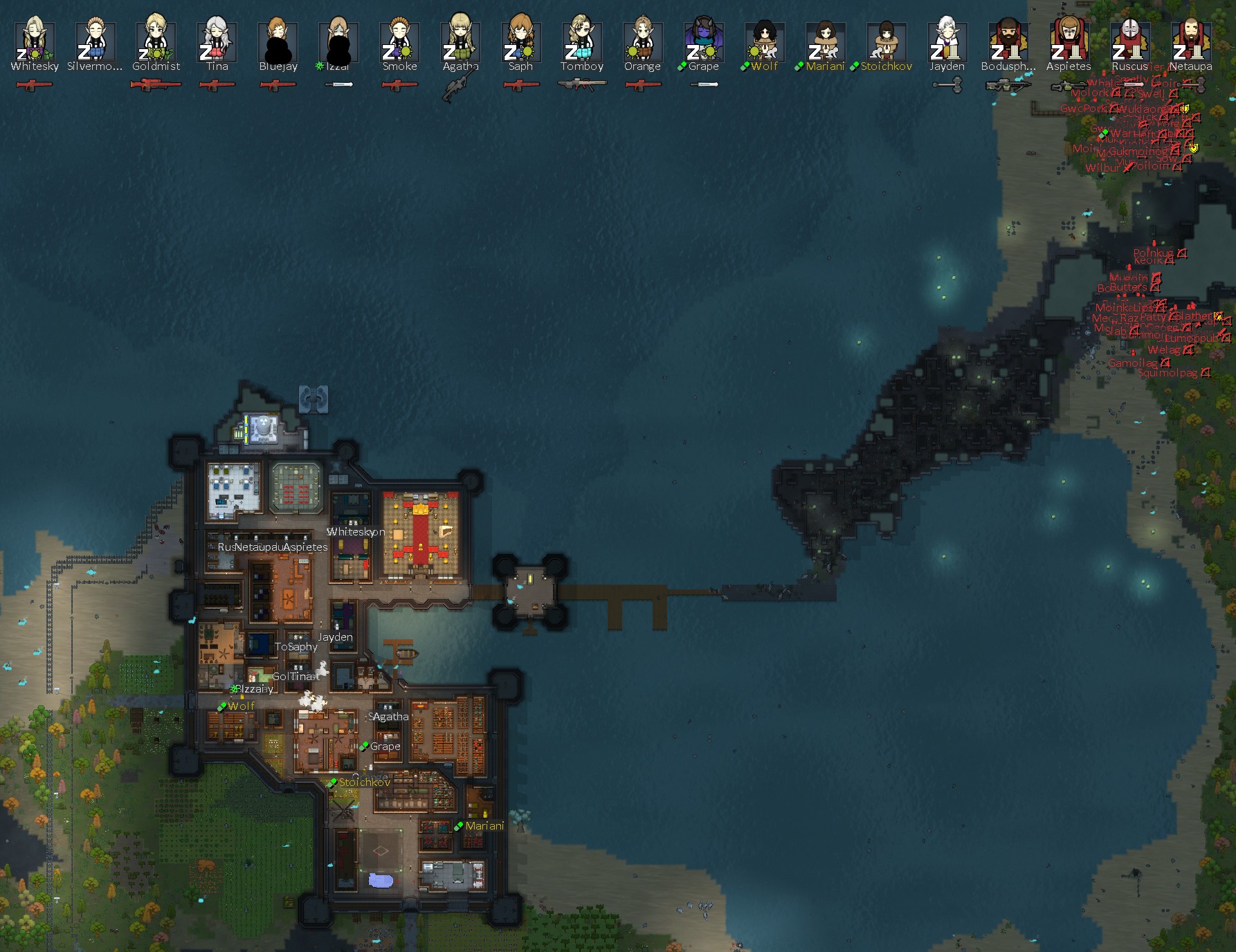
Task: Click the Silvermo... colonist portrait
Action: coord(96,42)
